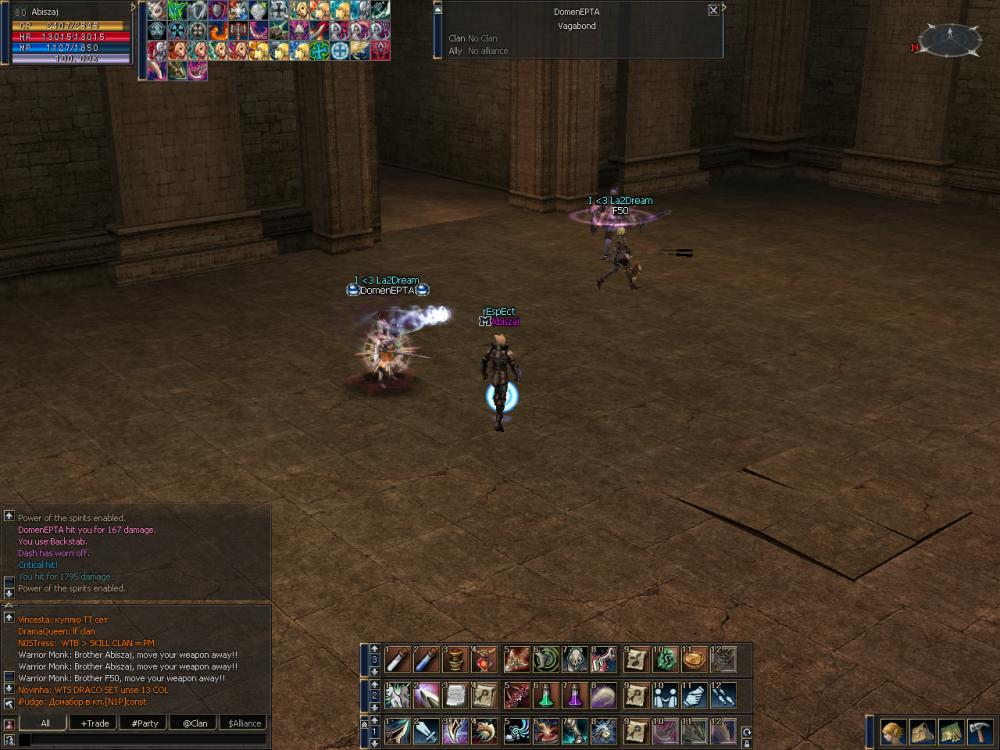The image size is (1000, 750).
Task: Switch chat to the All tab
Action: click(45, 723)
